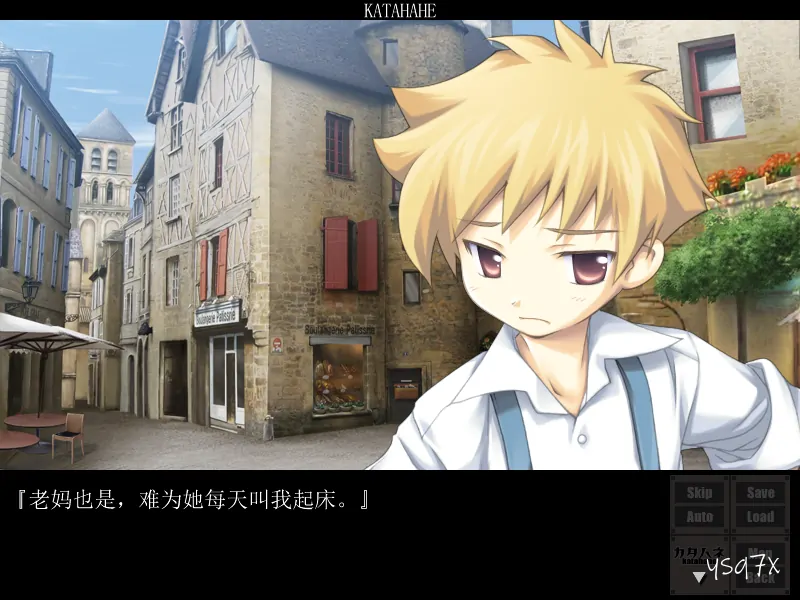Open the Load menu
The height and width of the screenshot is (600, 800).
(x=760, y=517)
